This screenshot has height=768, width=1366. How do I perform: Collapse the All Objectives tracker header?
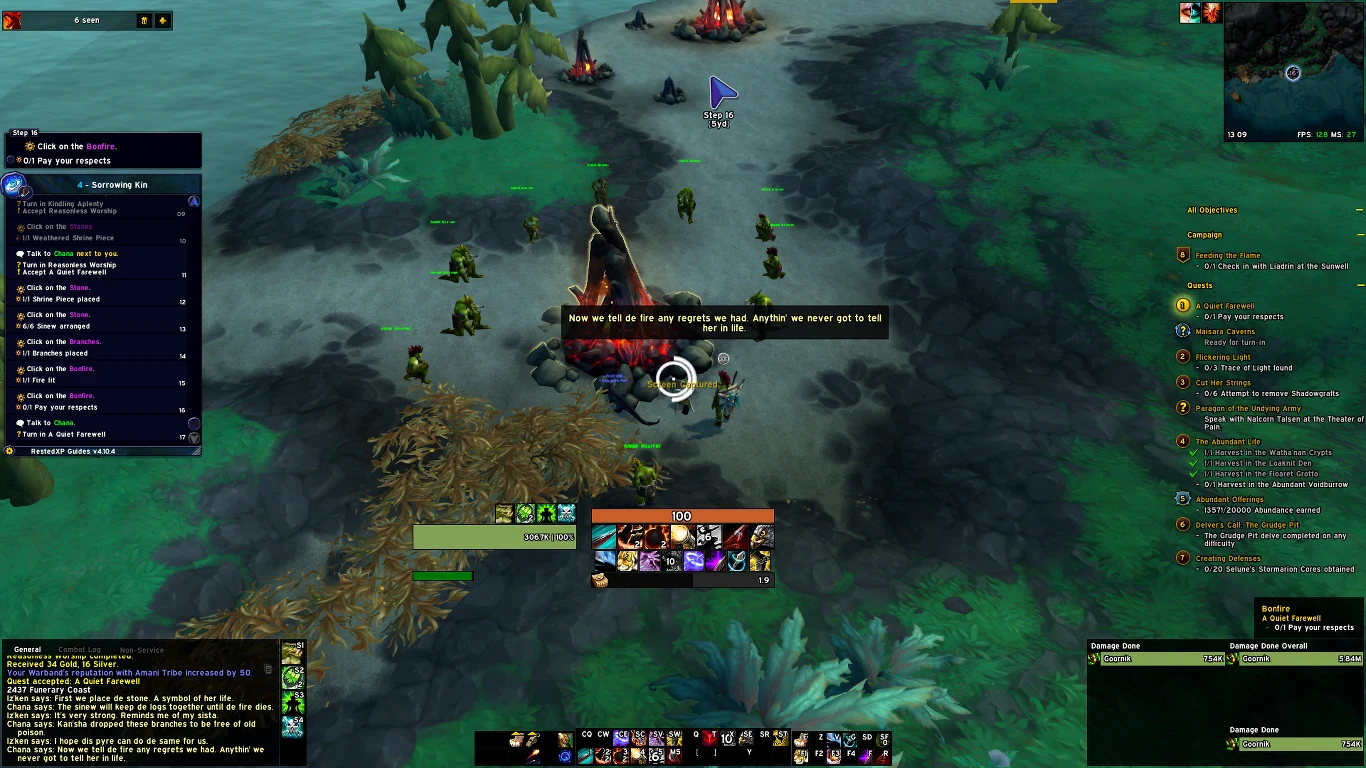point(1359,210)
